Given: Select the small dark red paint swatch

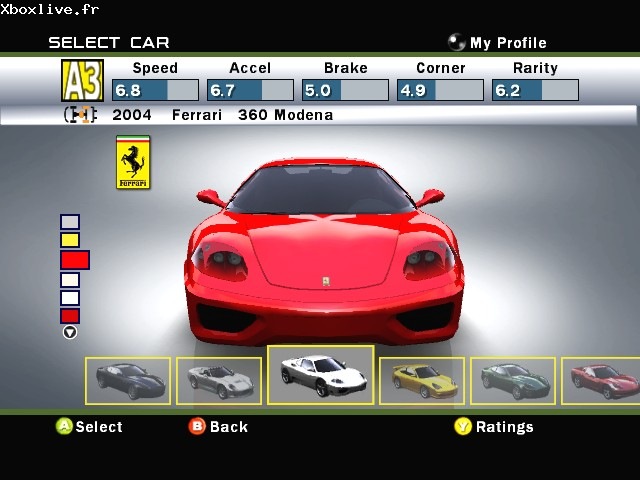Looking at the screenshot, I should pyautogui.click(x=70, y=316).
